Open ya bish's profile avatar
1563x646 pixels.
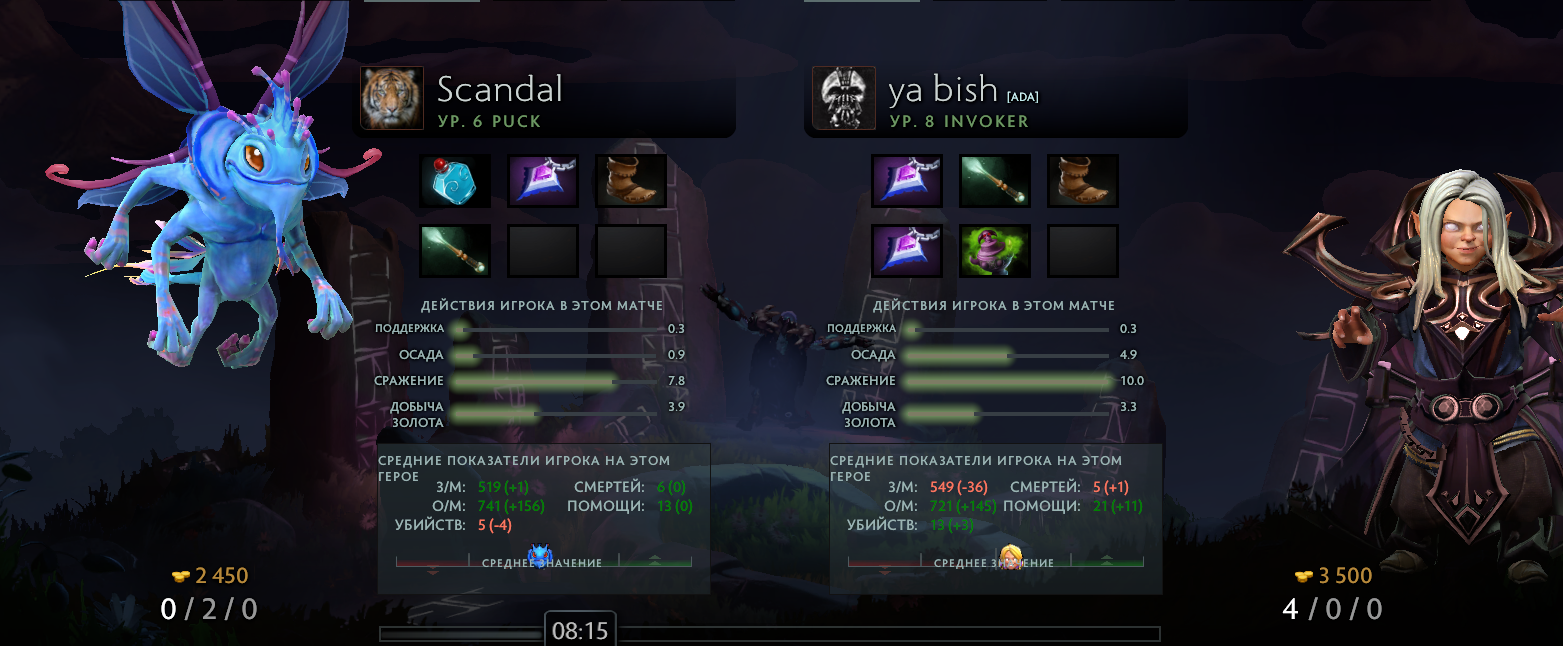click(x=844, y=98)
